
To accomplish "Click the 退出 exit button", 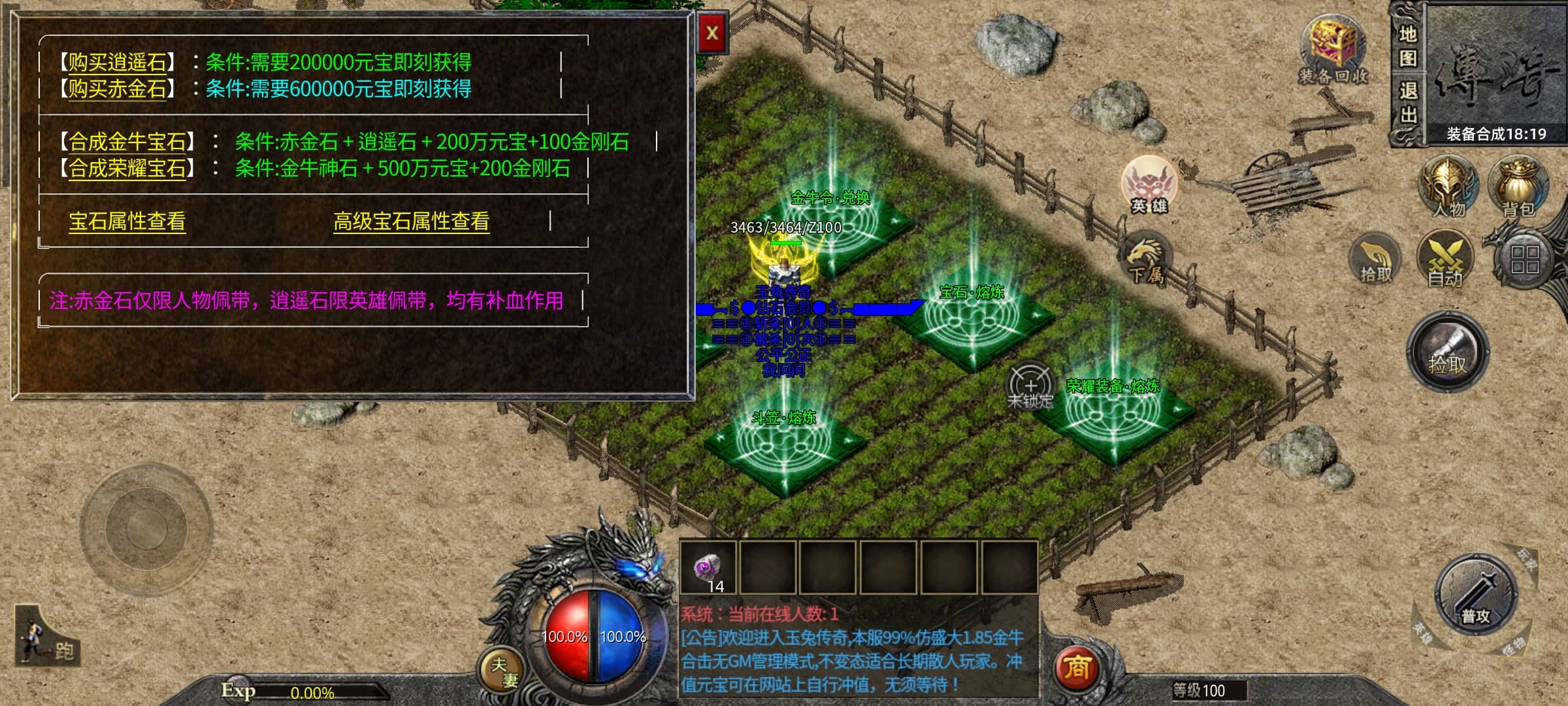I will click(1407, 103).
